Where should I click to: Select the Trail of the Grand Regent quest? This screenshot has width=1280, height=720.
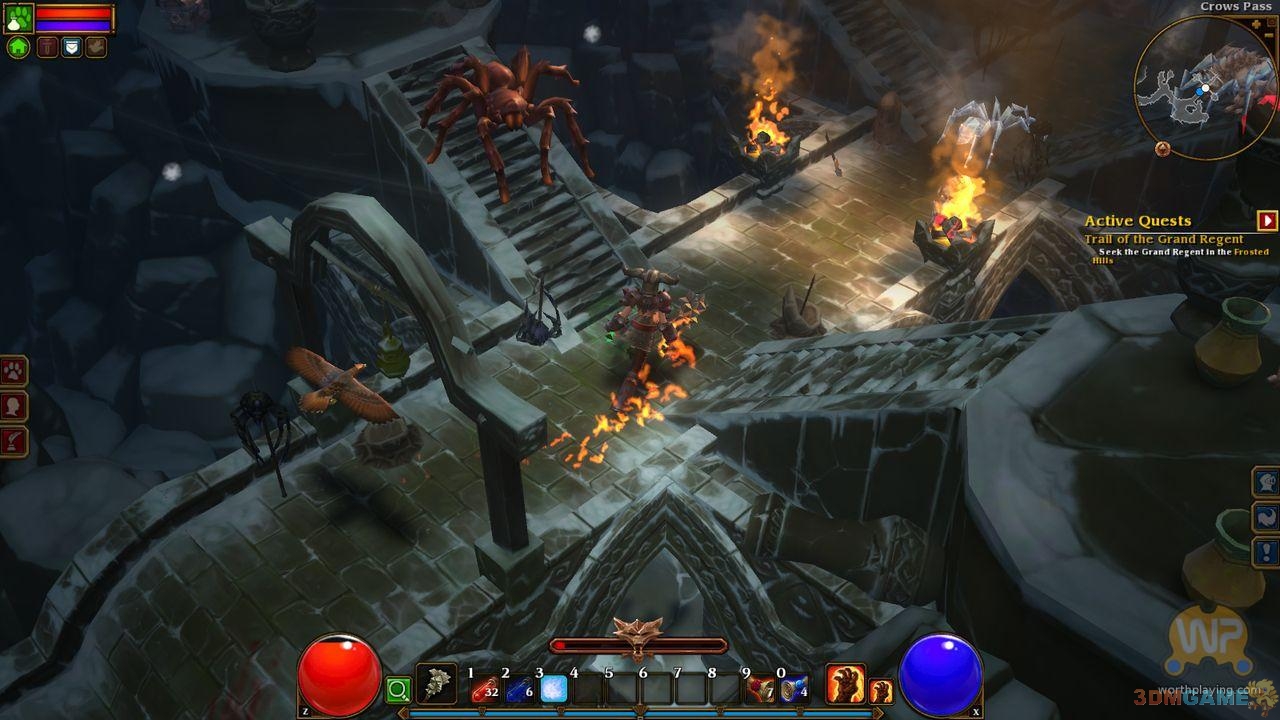click(1163, 239)
